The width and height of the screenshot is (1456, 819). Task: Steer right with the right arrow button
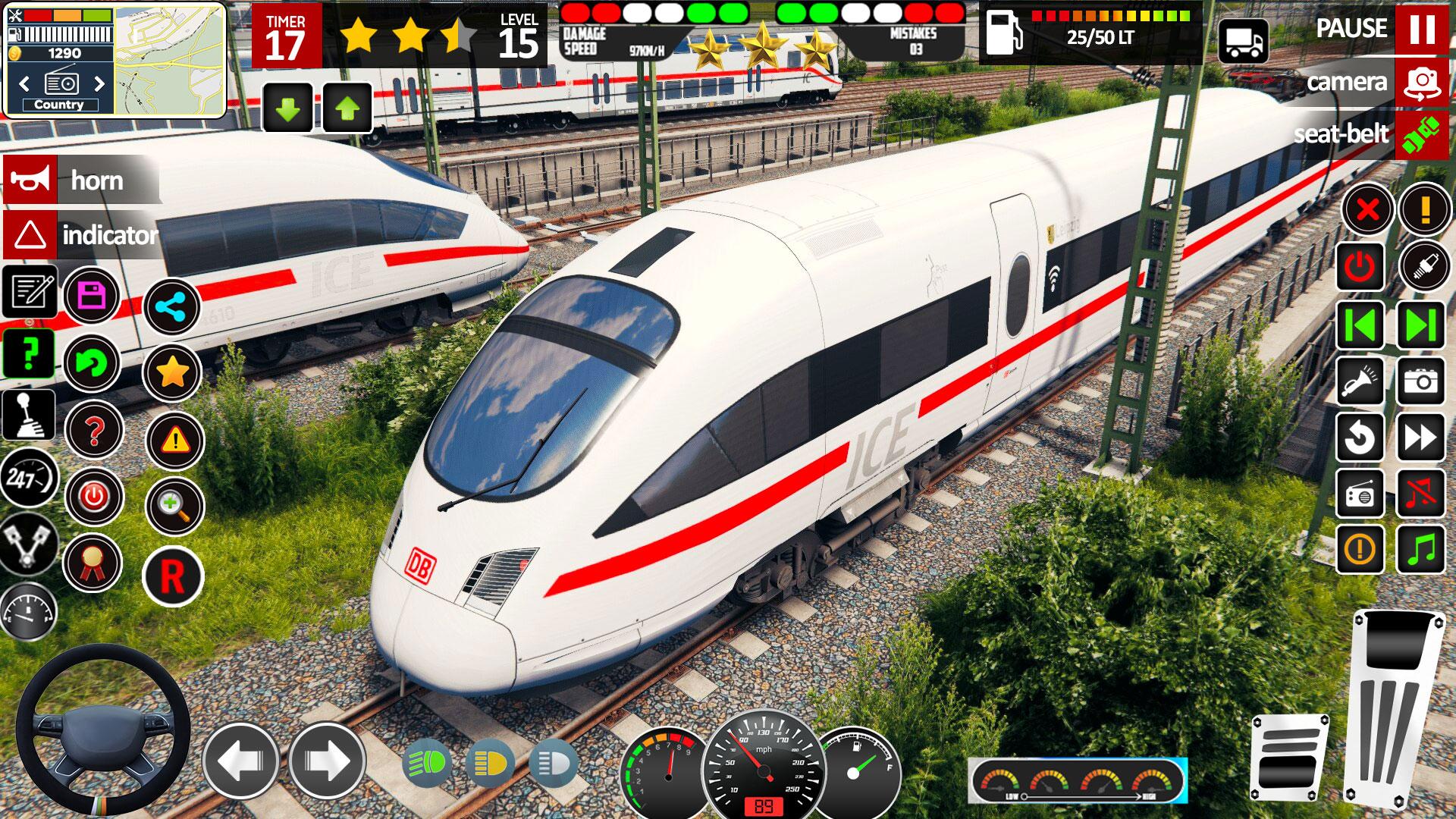pyautogui.click(x=327, y=761)
